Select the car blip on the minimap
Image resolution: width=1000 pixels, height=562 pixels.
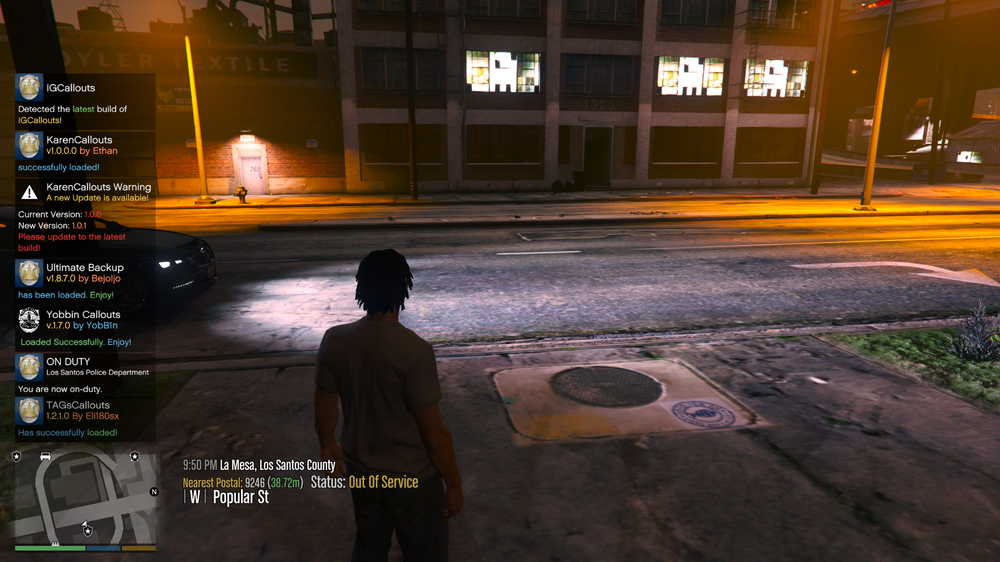click(46, 456)
